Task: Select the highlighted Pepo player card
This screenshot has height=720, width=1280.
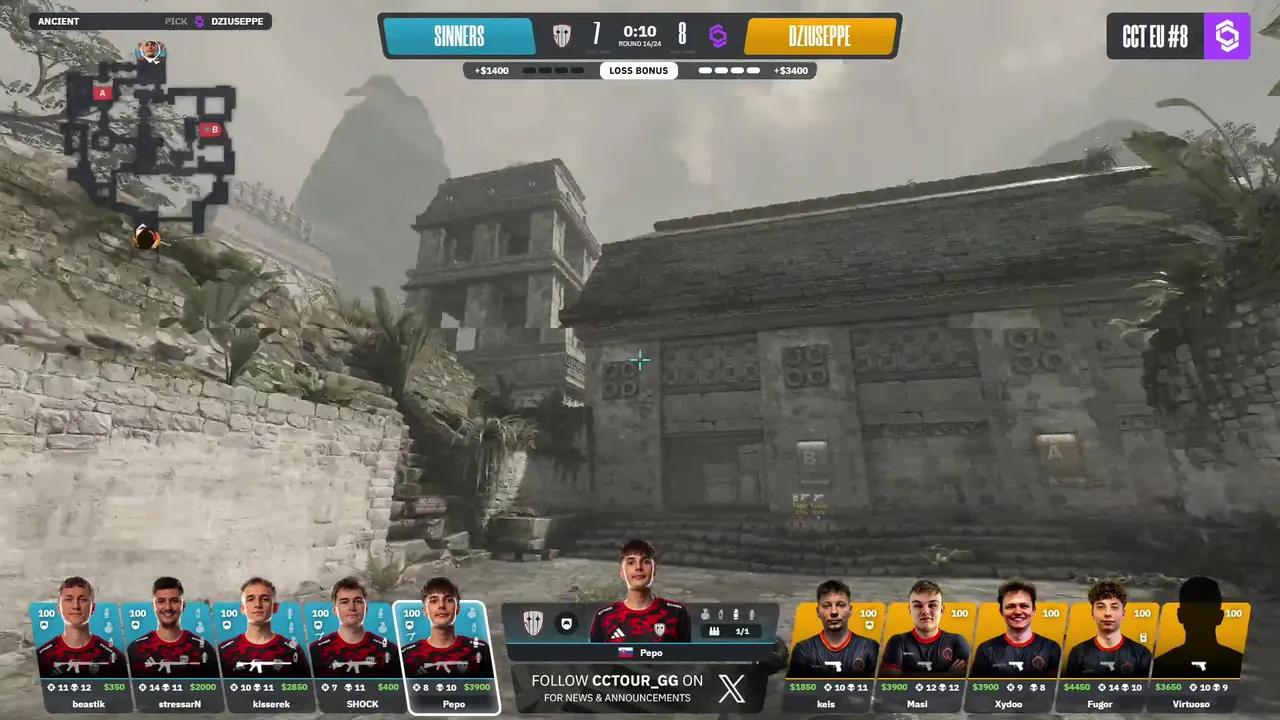Action: pyautogui.click(x=446, y=655)
